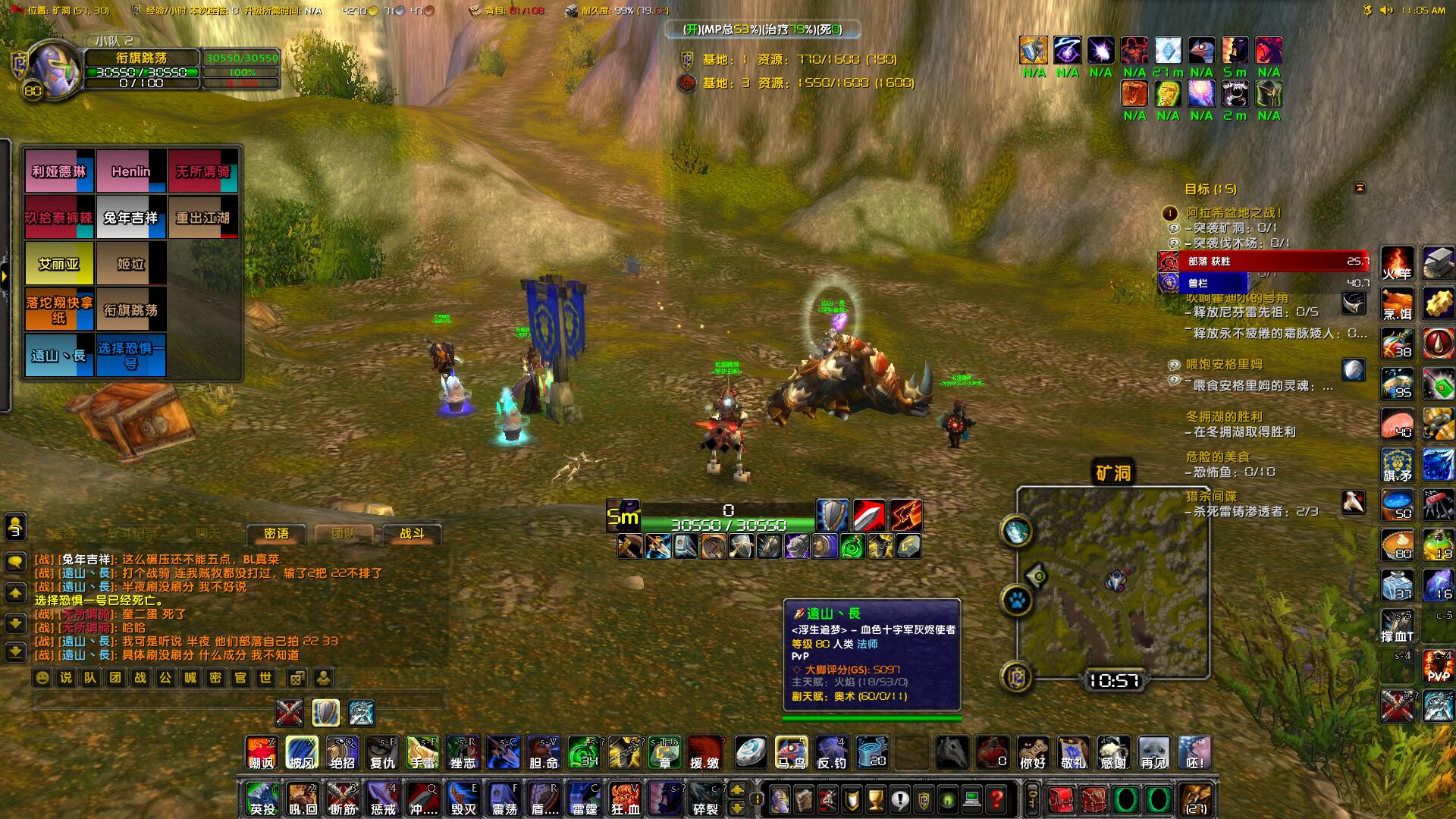Click the dice roll button in chat bar

coord(297,677)
